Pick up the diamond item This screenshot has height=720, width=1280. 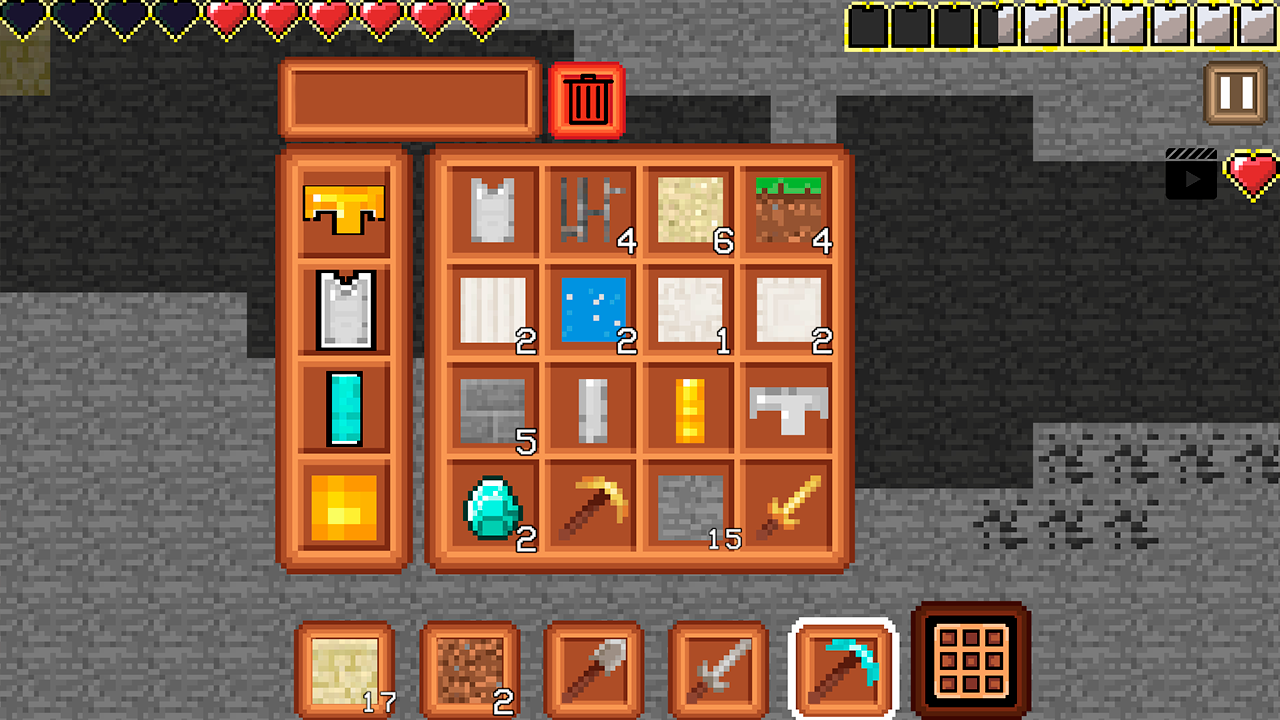tap(490, 505)
